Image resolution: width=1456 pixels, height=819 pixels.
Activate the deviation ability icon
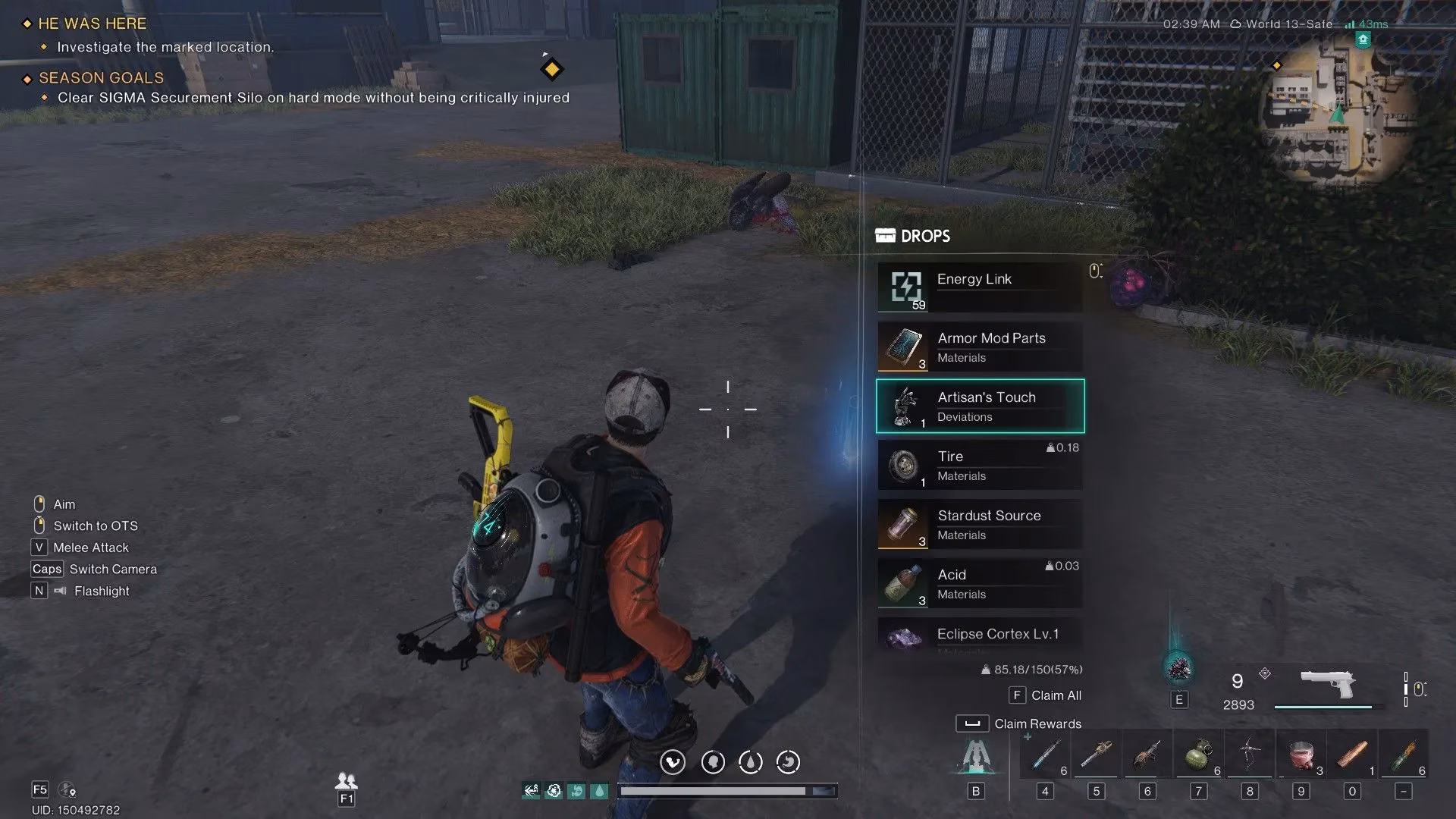[1178, 670]
